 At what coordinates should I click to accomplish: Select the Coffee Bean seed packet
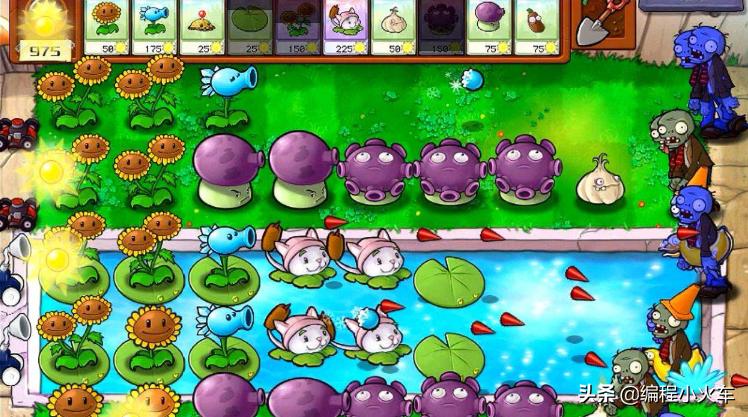(537, 25)
